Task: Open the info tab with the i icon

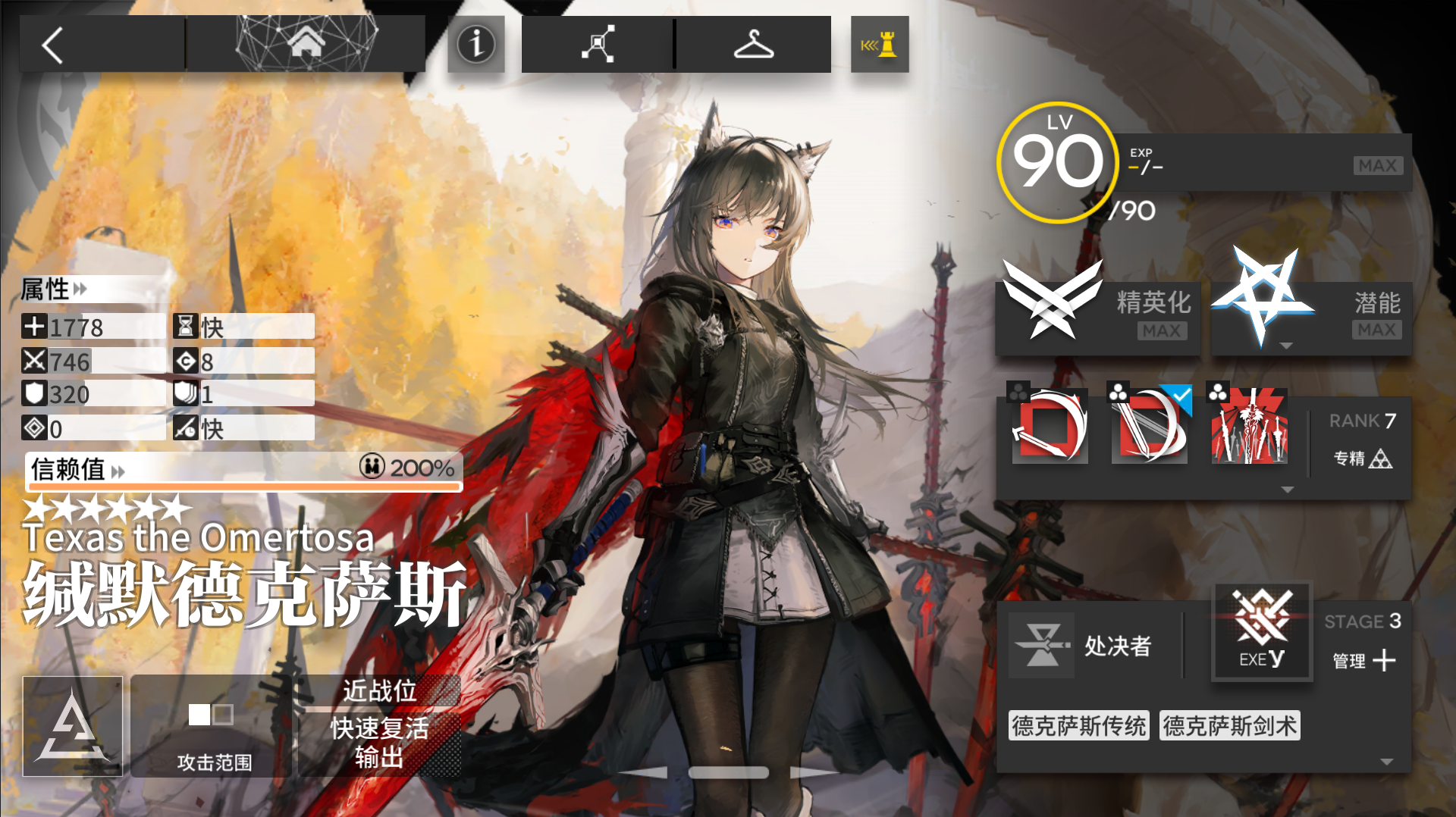Action: click(475, 44)
